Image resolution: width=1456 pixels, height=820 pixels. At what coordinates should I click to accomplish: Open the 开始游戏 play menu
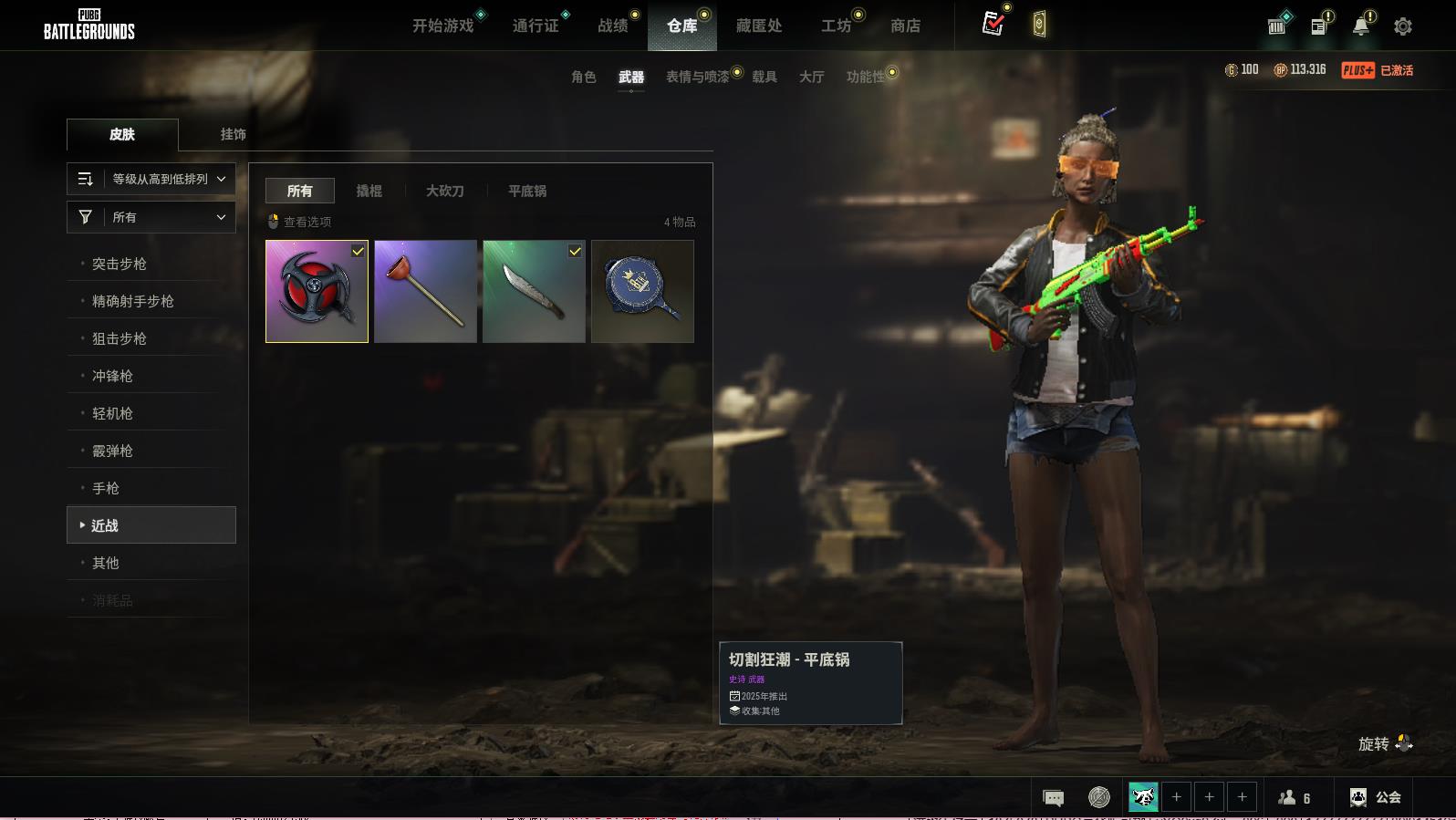click(x=443, y=26)
